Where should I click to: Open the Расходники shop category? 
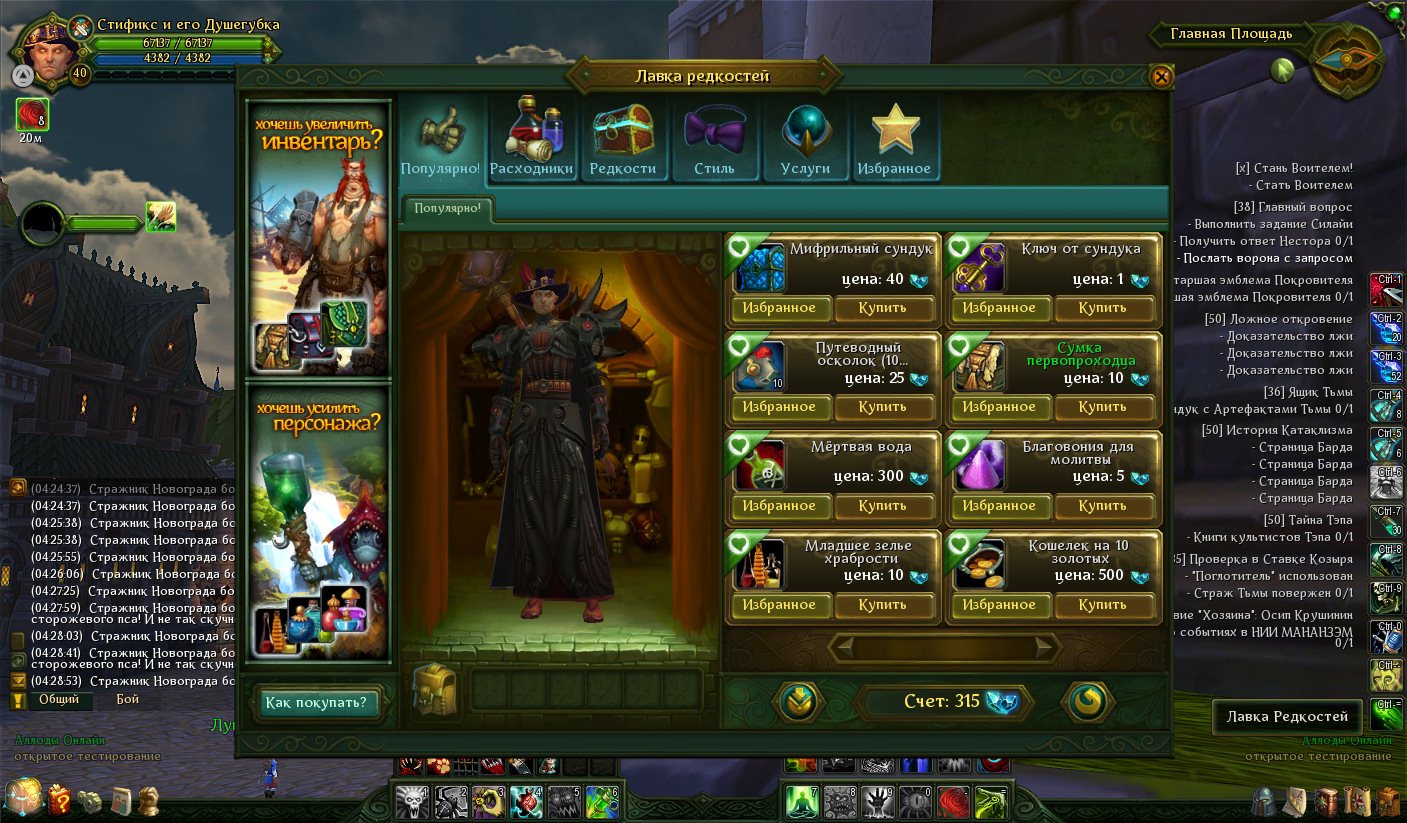pos(531,137)
